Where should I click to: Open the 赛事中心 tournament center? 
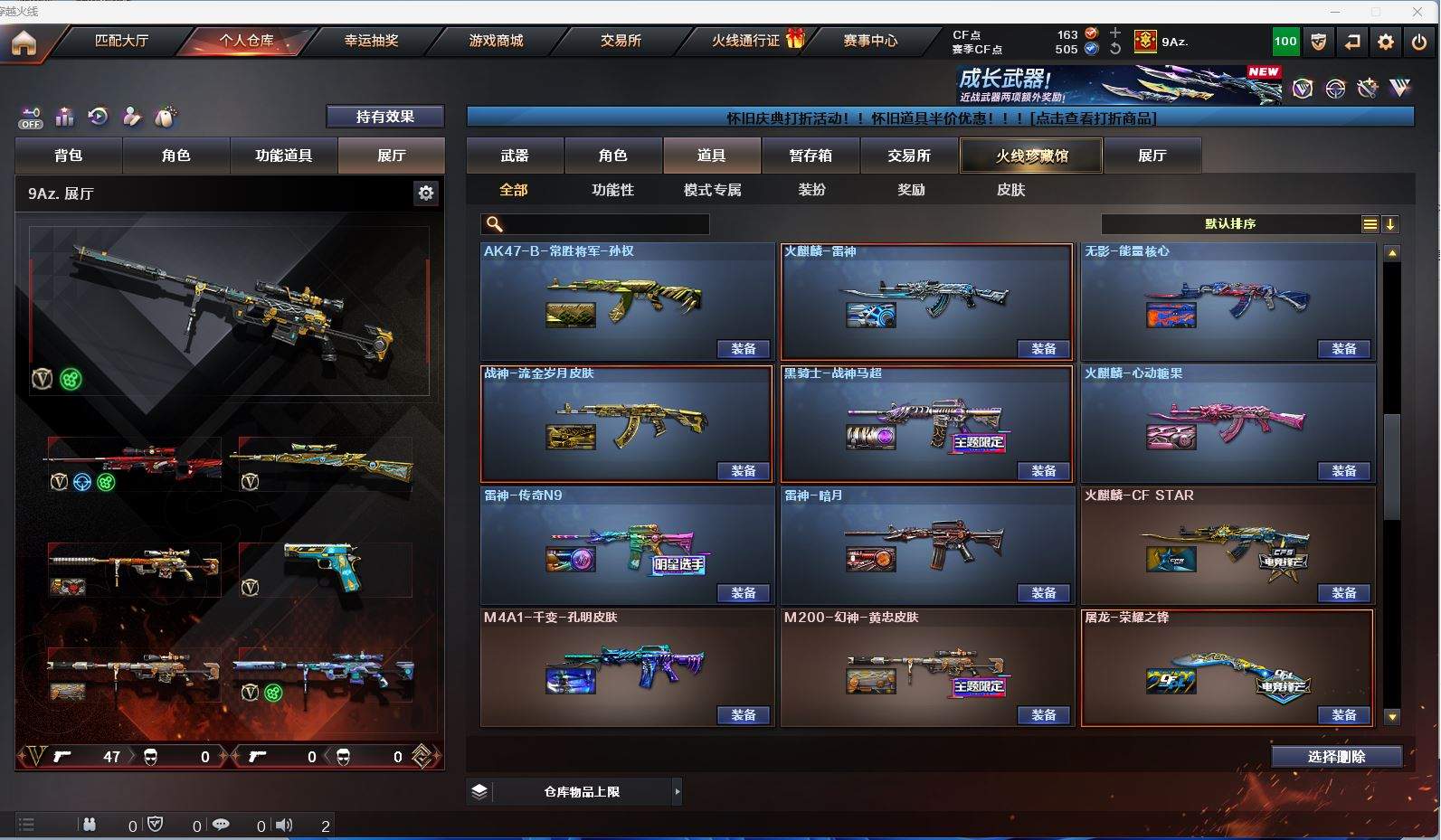pos(870,41)
